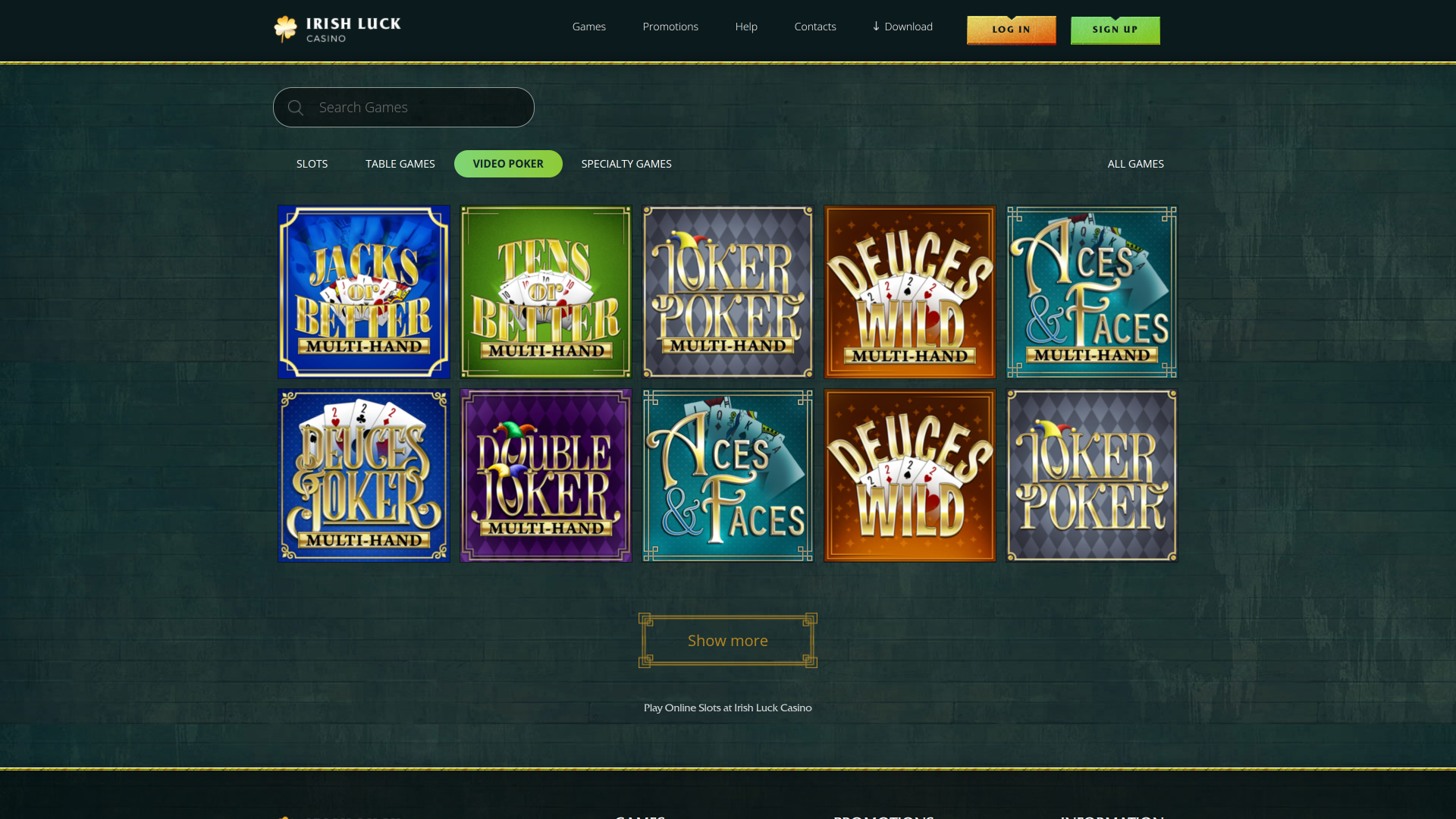Select the Aces & Faces Multi-Hand game
The height and width of the screenshot is (819, 1456).
[1091, 292]
